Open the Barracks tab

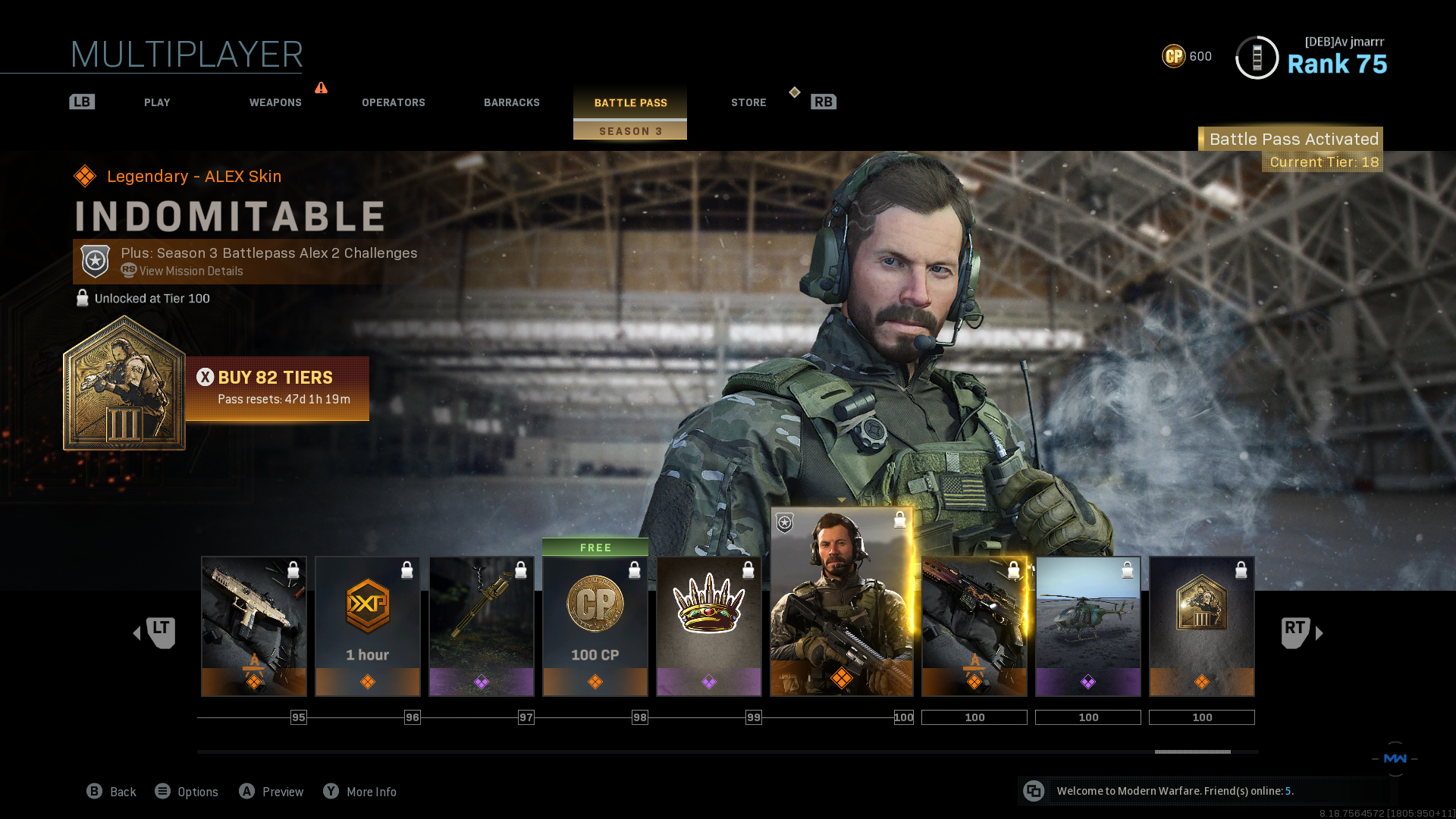(512, 102)
